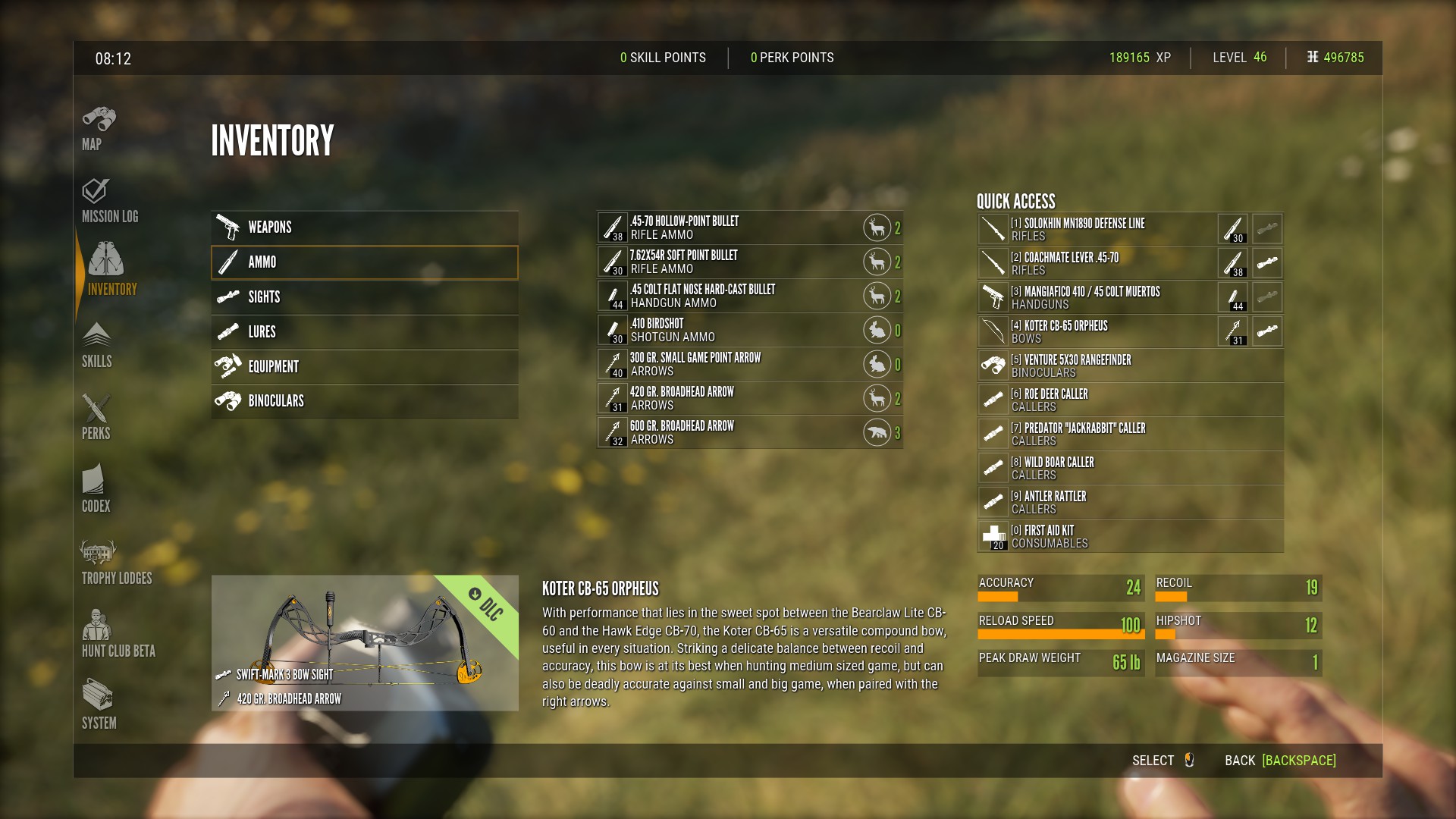Pick the 600 GR. Broadhead Arrow
Screen dimensions: 1456x819
pos(728,432)
